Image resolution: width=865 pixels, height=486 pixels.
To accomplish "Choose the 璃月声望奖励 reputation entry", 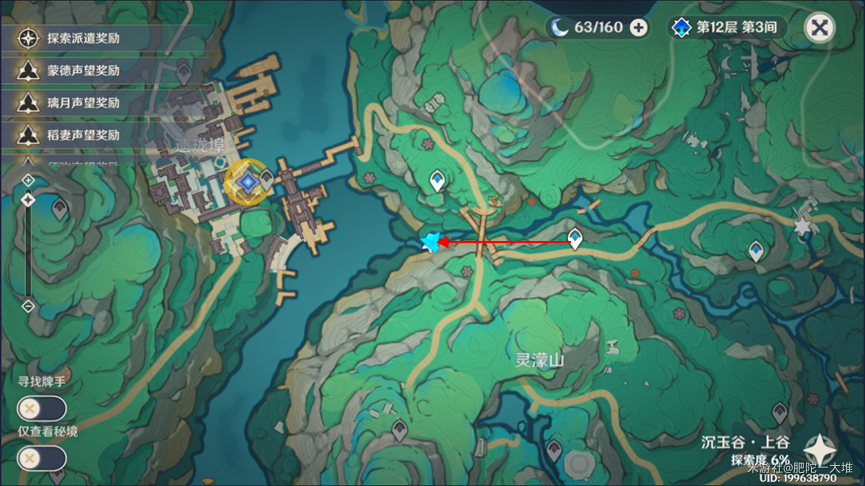I will [70, 102].
